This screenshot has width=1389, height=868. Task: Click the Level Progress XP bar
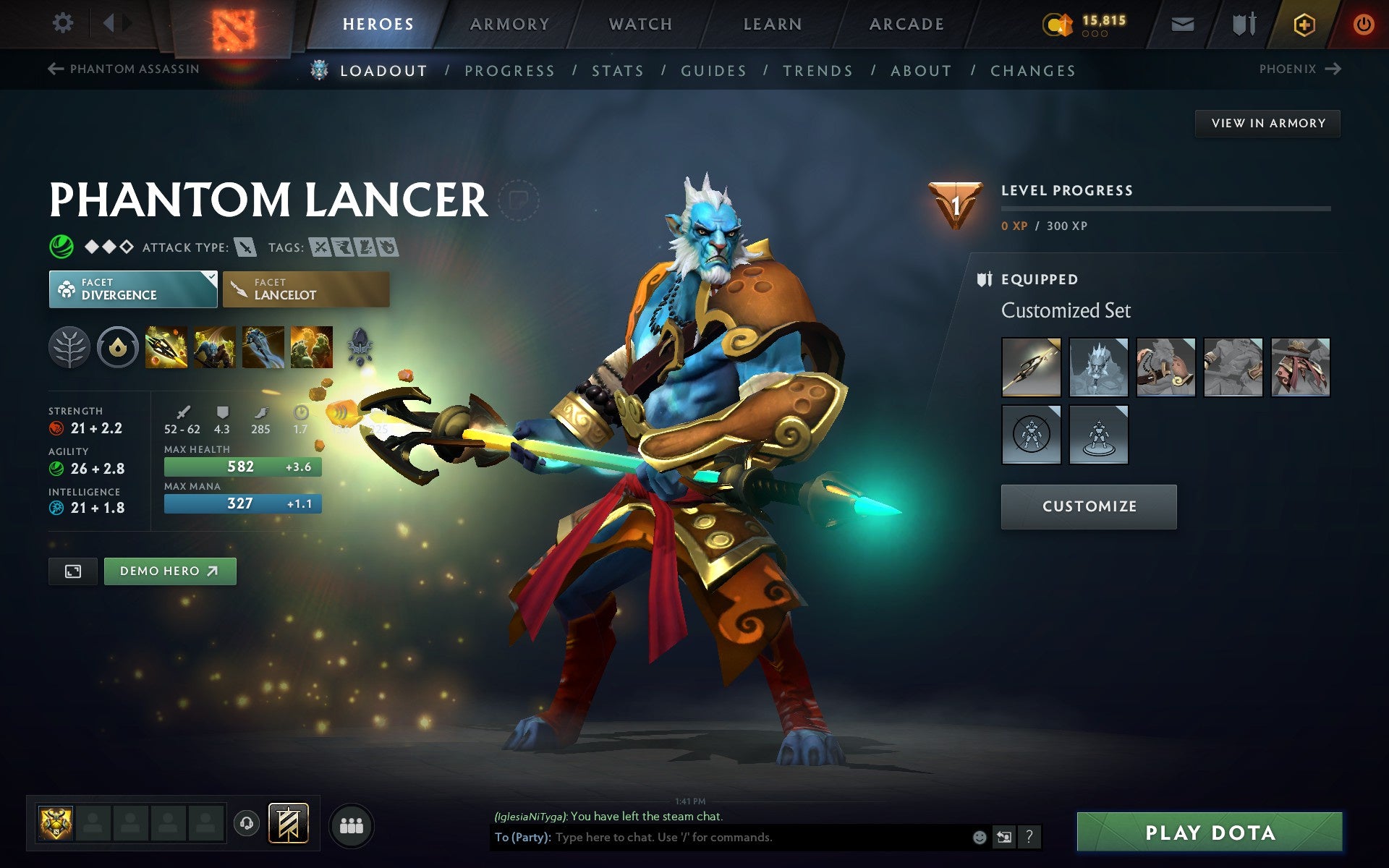tap(1165, 210)
